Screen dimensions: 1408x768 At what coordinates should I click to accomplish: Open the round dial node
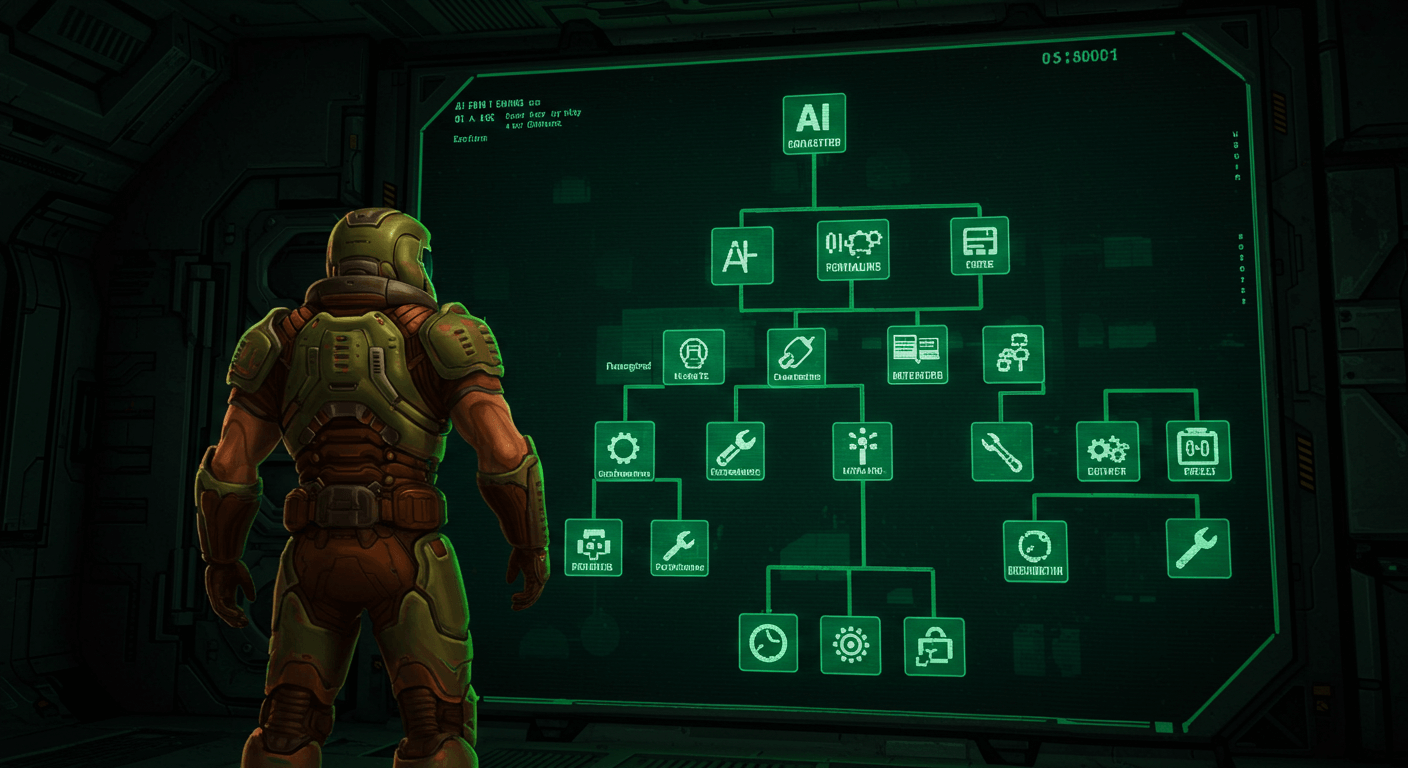coord(1034,551)
